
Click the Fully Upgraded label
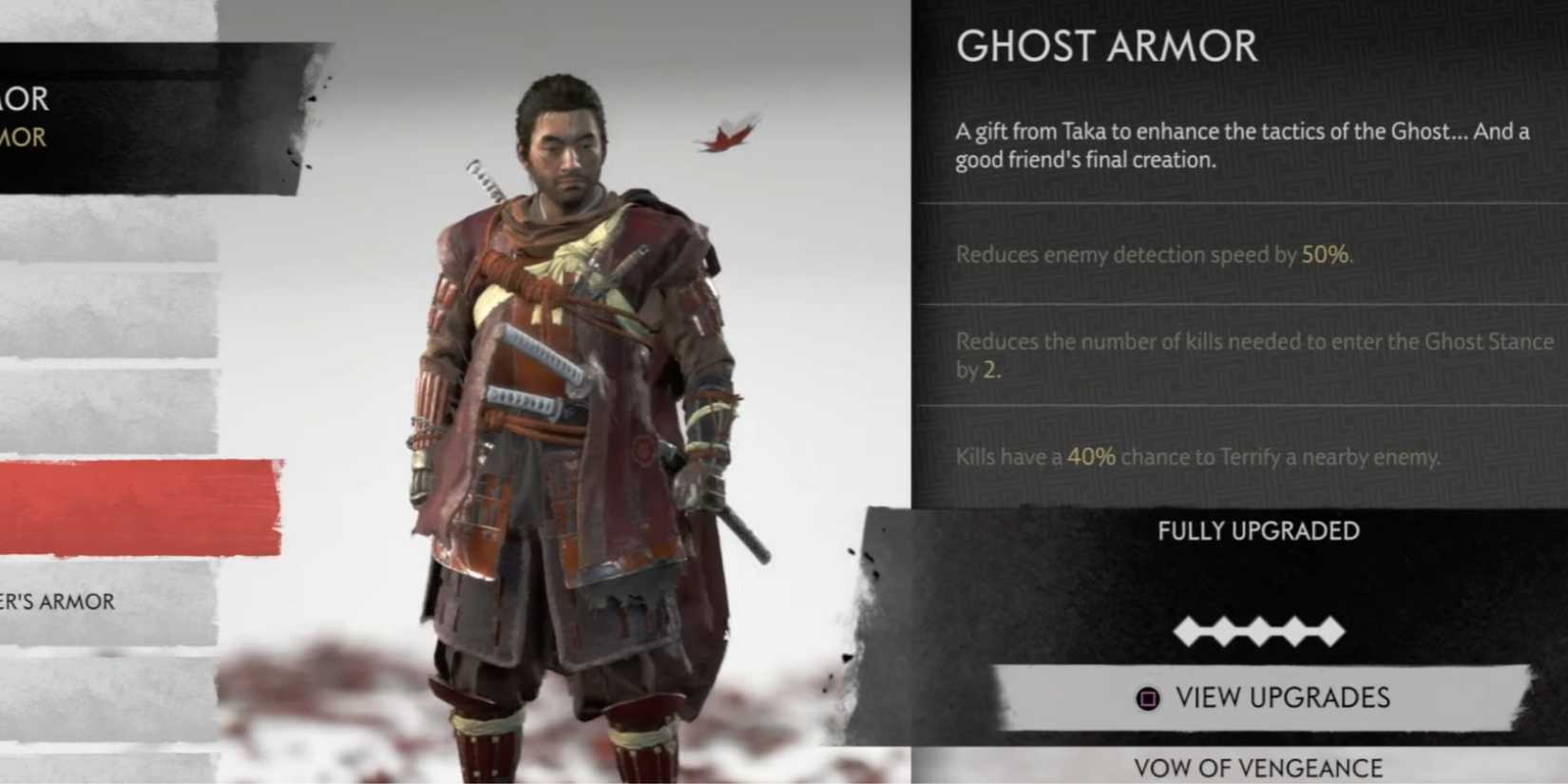click(x=1259, y=531)
